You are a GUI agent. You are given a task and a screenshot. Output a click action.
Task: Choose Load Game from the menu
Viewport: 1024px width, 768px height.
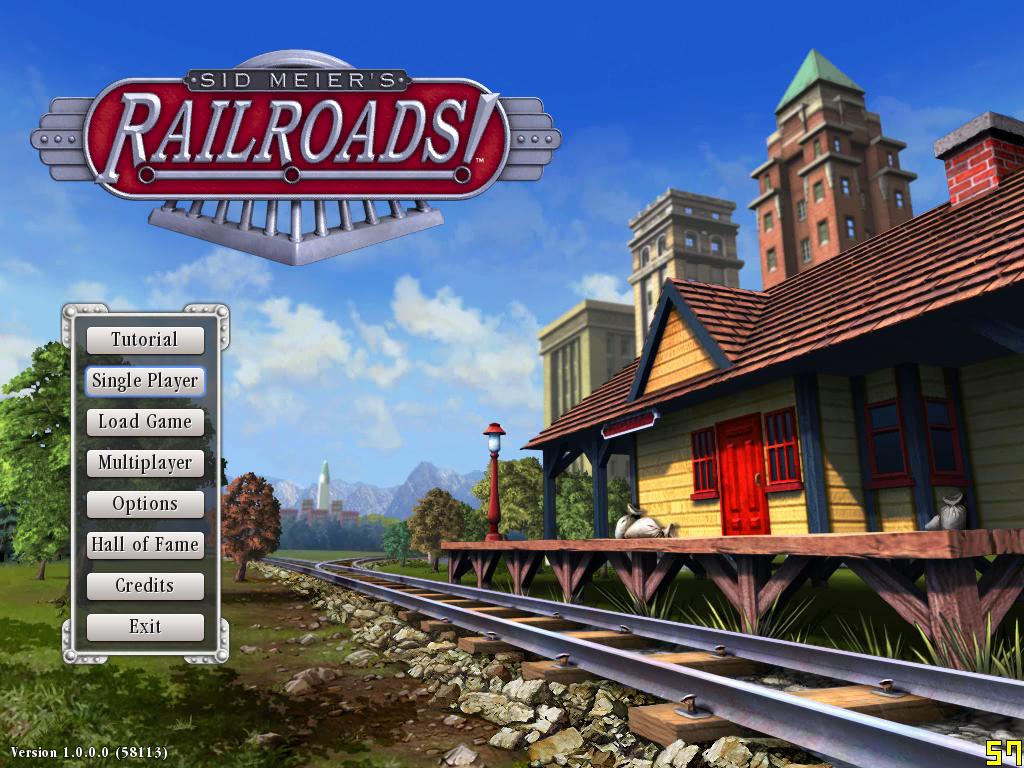point(145,422)
